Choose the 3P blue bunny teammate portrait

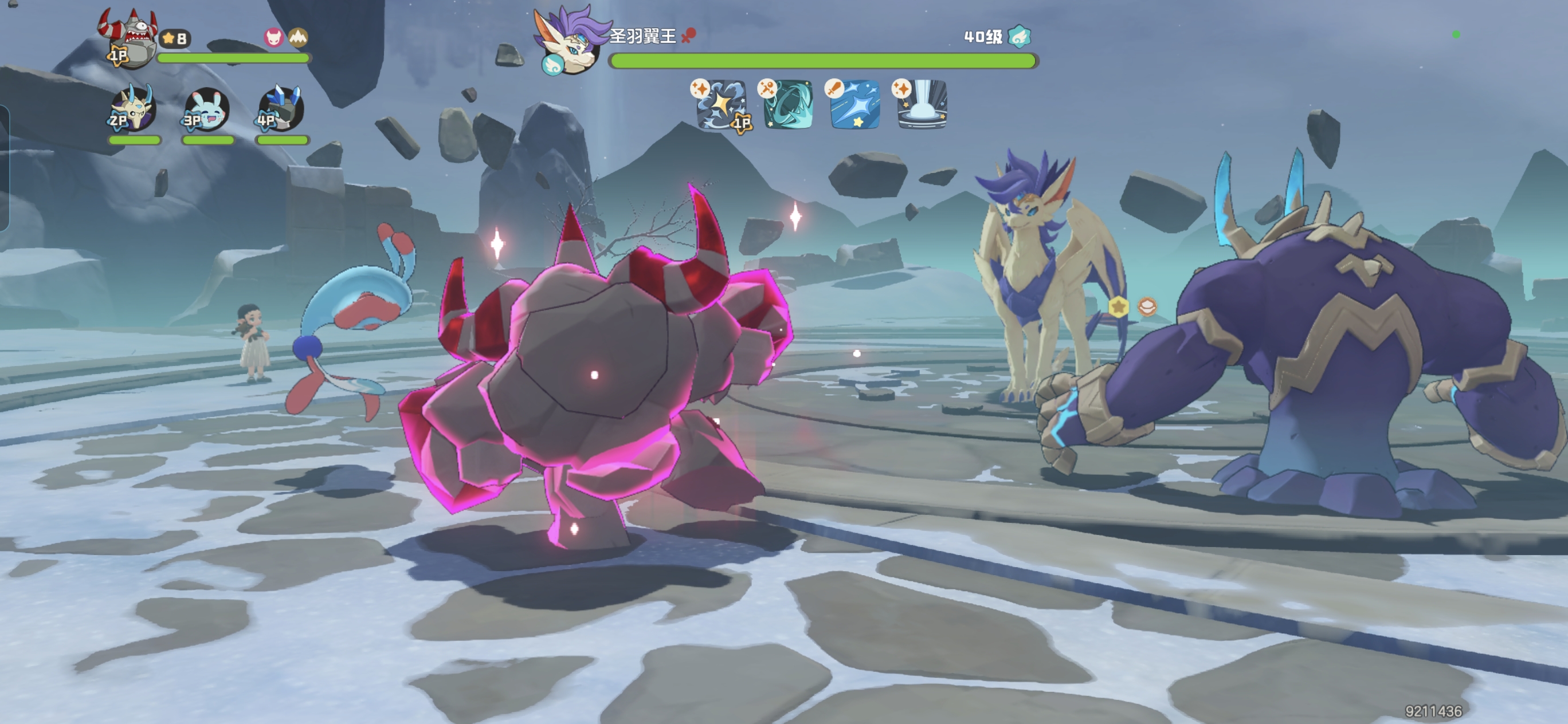(x=207, y=109)
